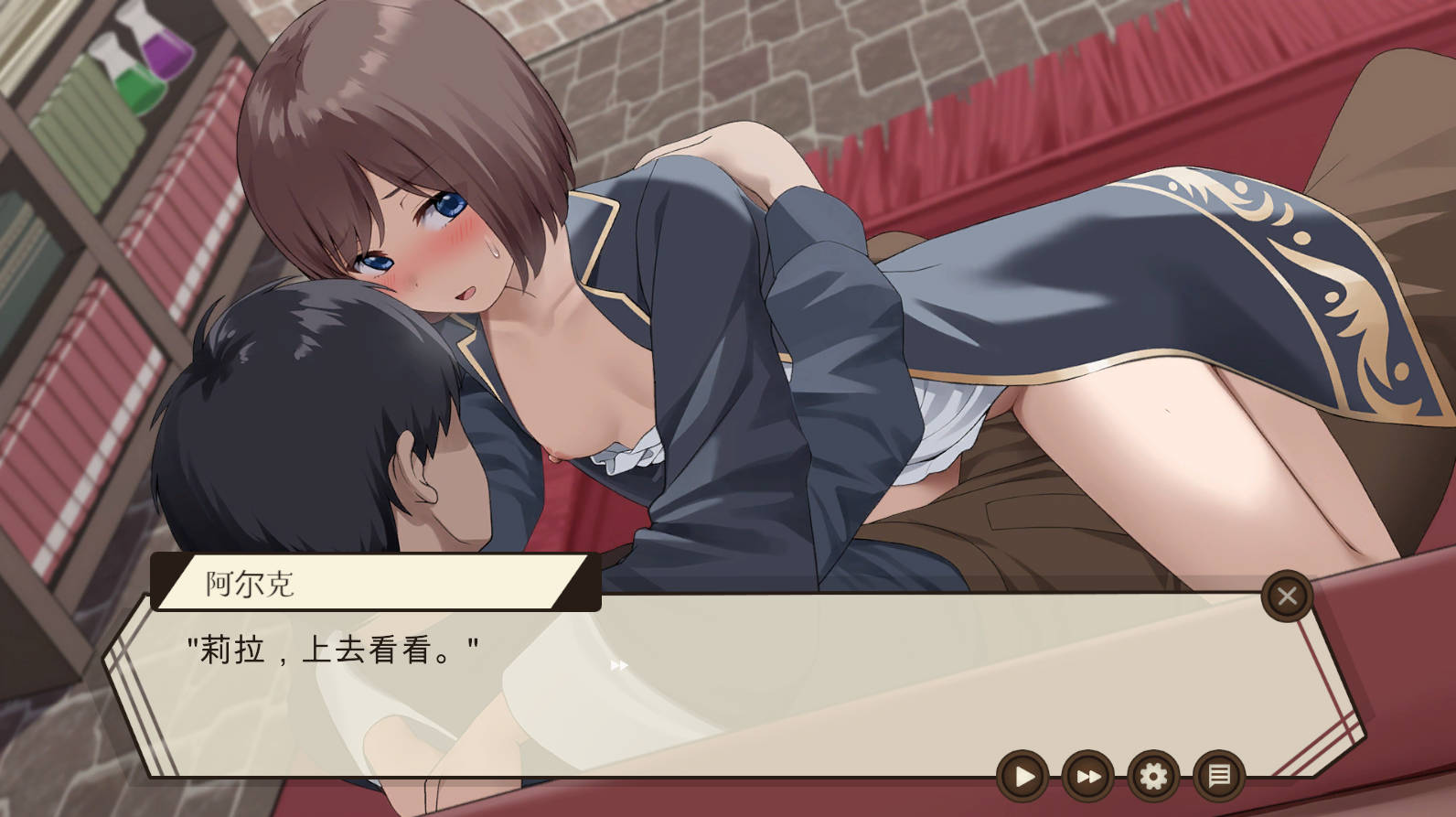Open settings via the gear icon
This screenshot has height=817, width=1456.
(x=1153, y=777)
